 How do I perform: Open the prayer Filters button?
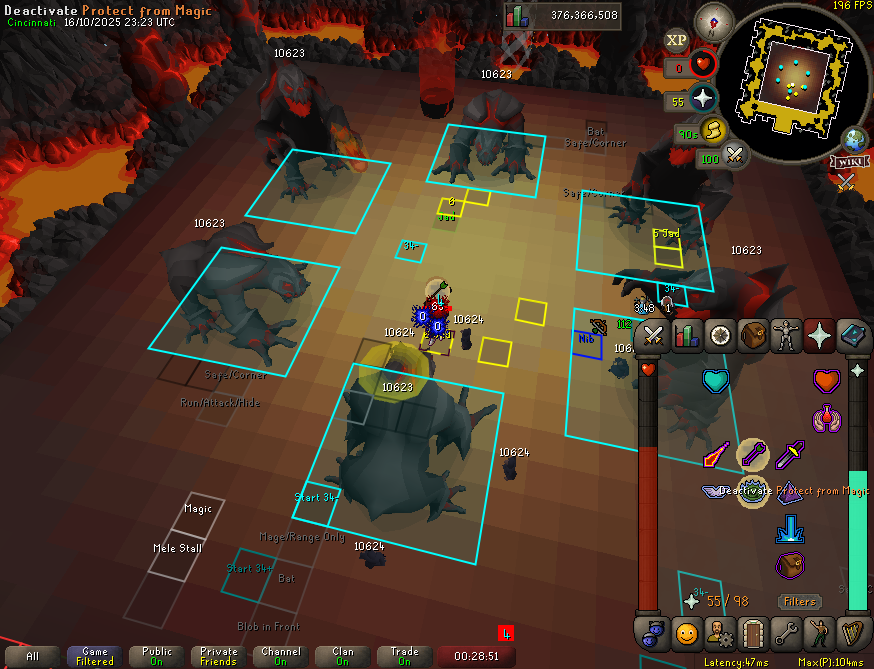pyautogui.click(x=800, y=602)
